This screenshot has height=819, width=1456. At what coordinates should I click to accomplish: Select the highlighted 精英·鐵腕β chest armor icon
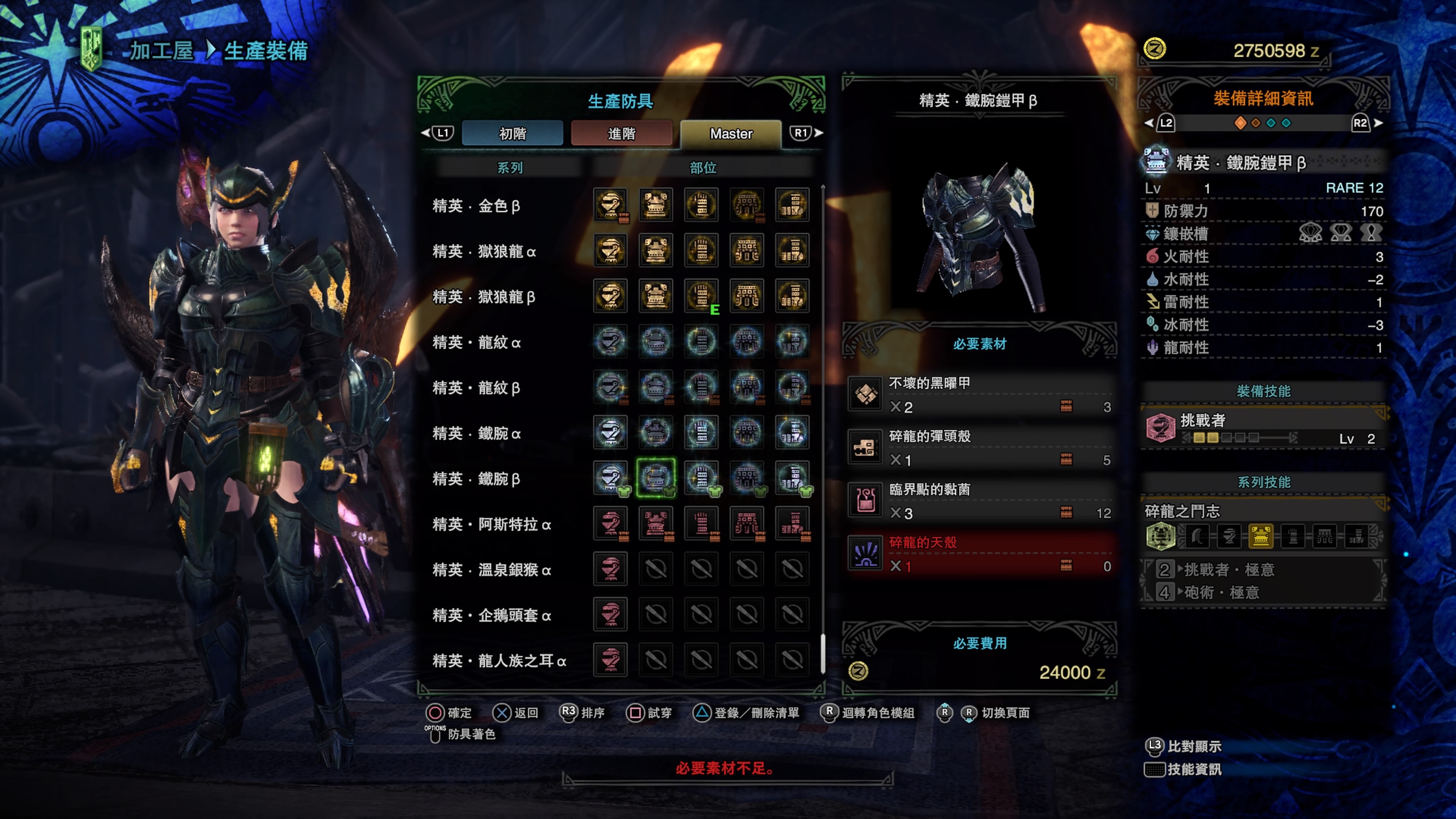(656, 479)
